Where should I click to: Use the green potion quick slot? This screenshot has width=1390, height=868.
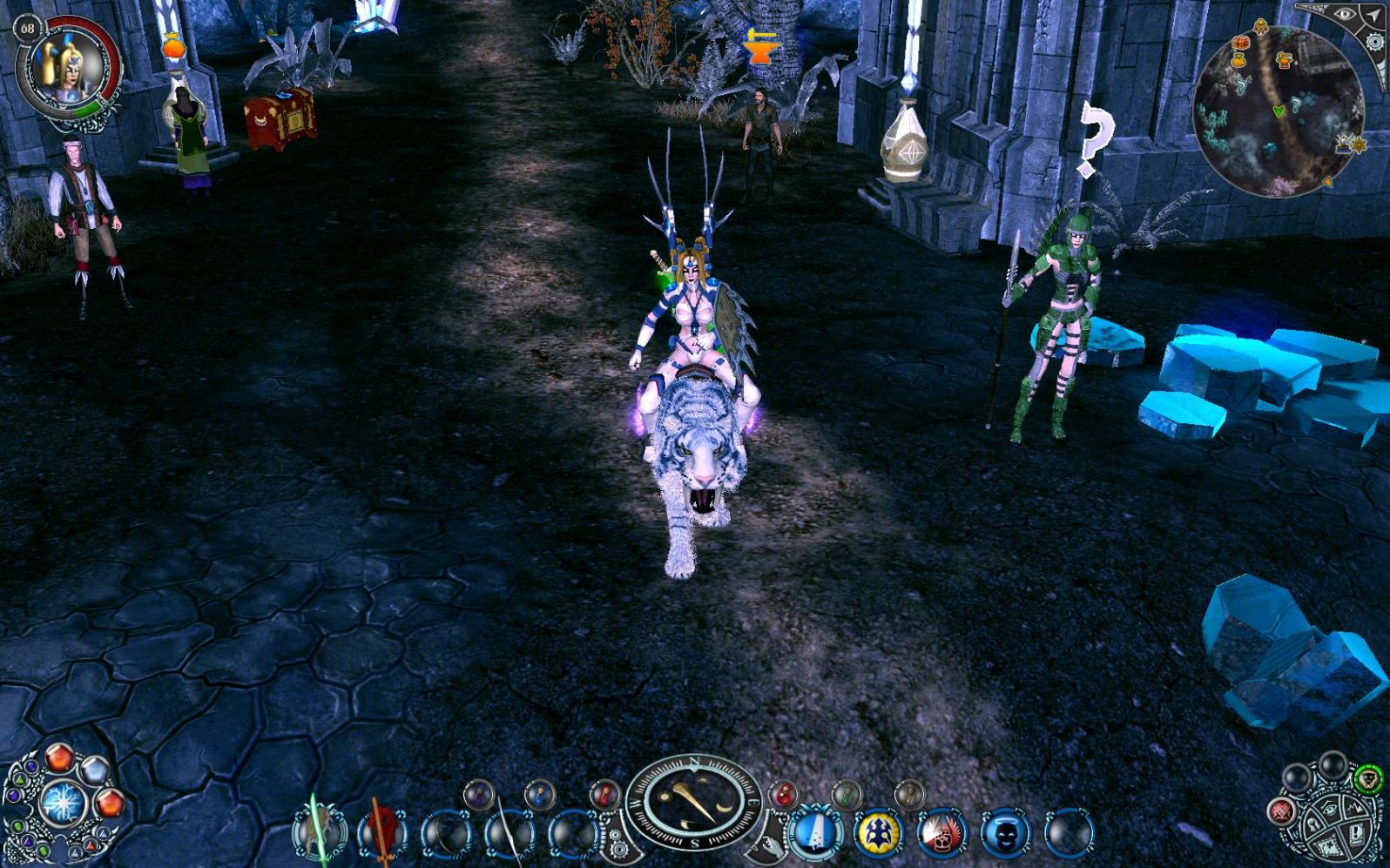[846, 794]
